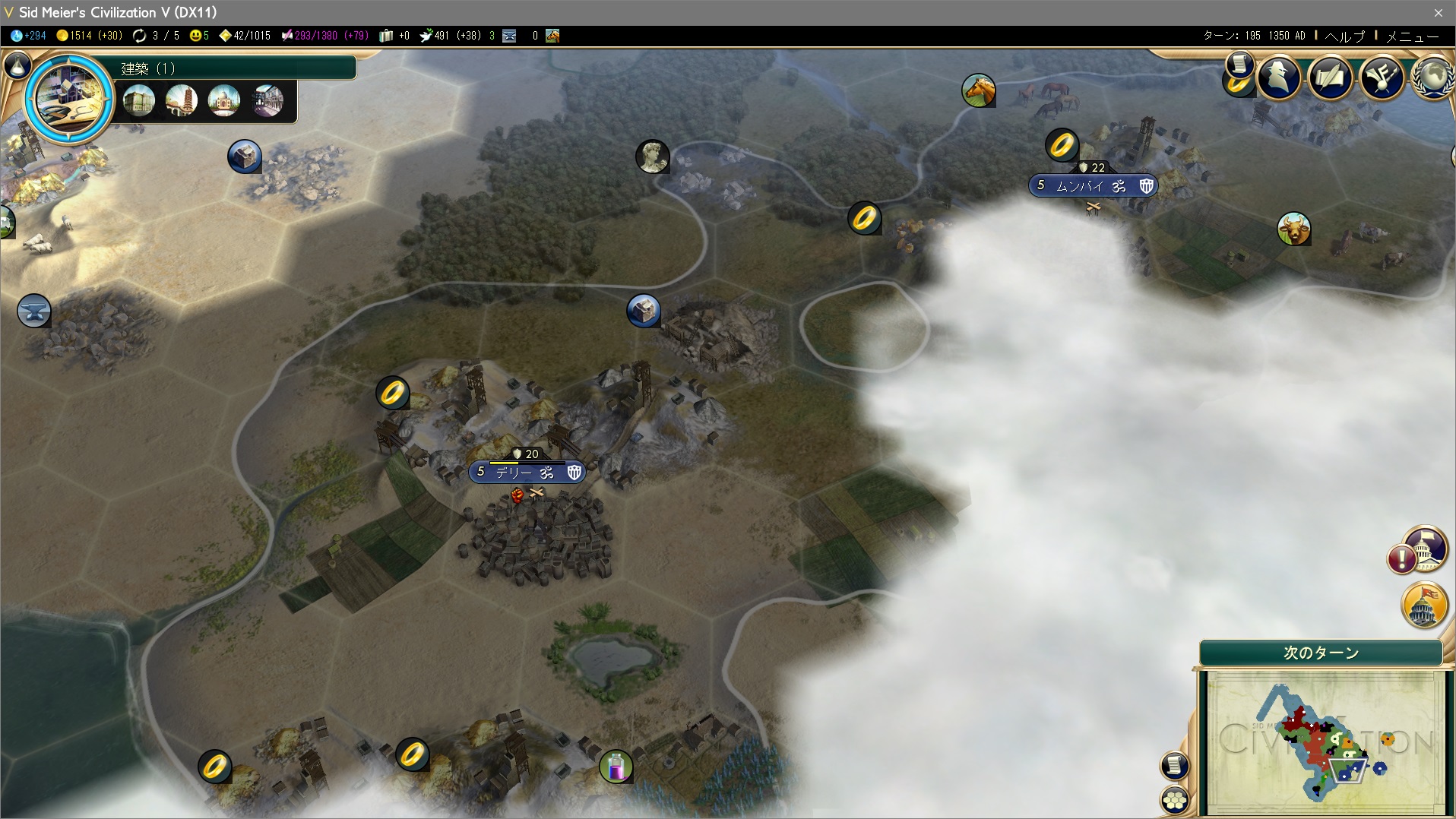Open the メニュー game menu
The width and height of the screenshot is (1456, 819).
click(1413, 36)
